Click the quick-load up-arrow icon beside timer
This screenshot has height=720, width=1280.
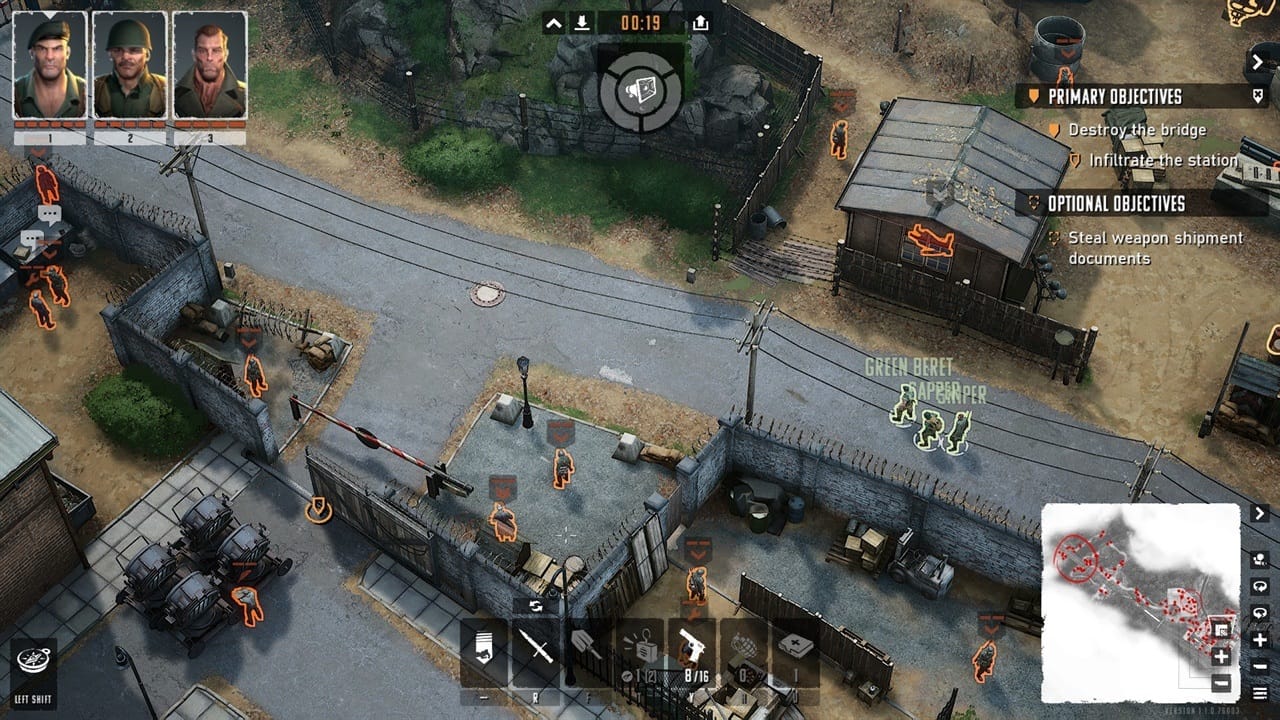[700, 23]
